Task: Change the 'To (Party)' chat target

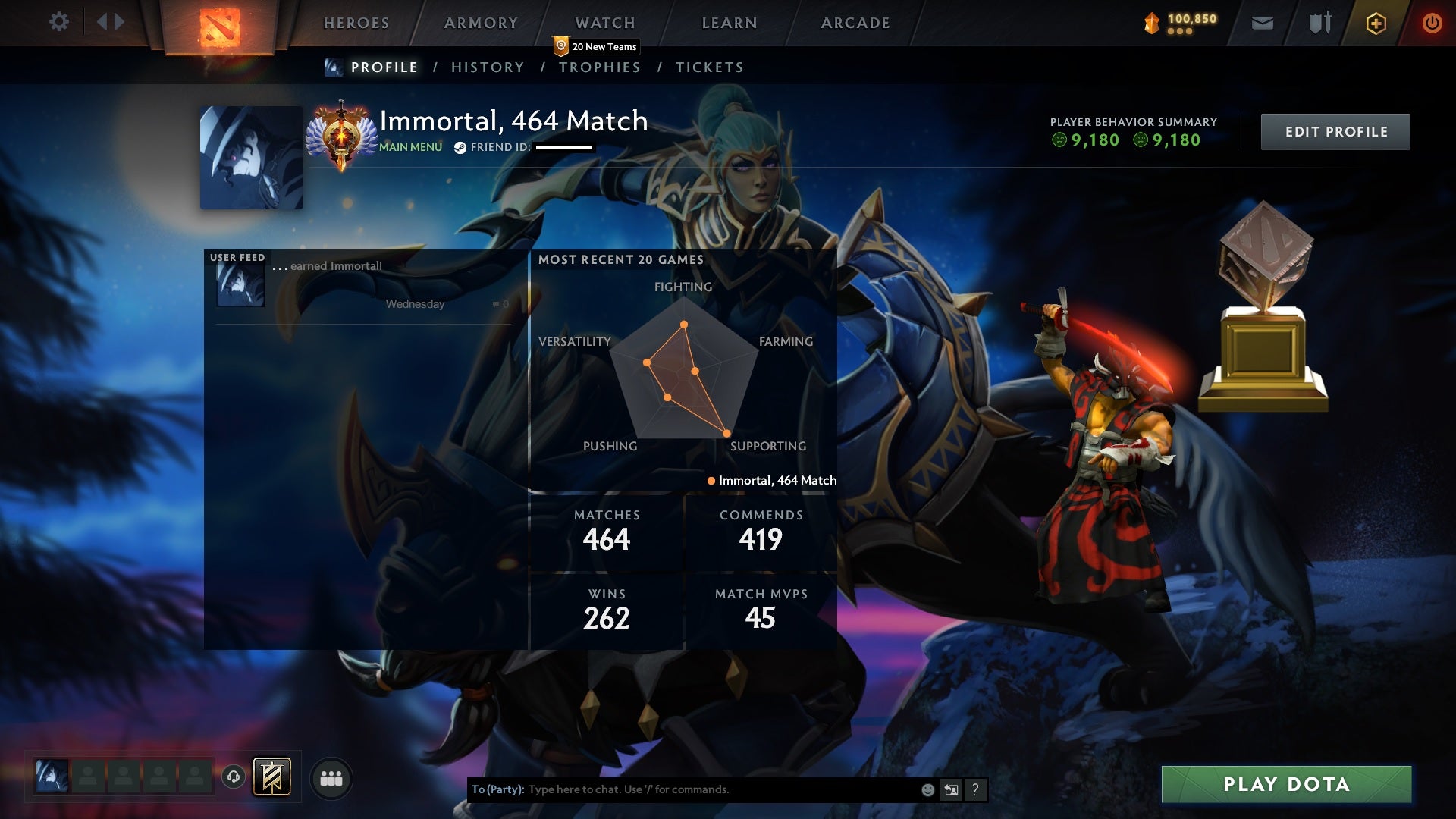Action: pyautogui.click(x=497, y=789)
